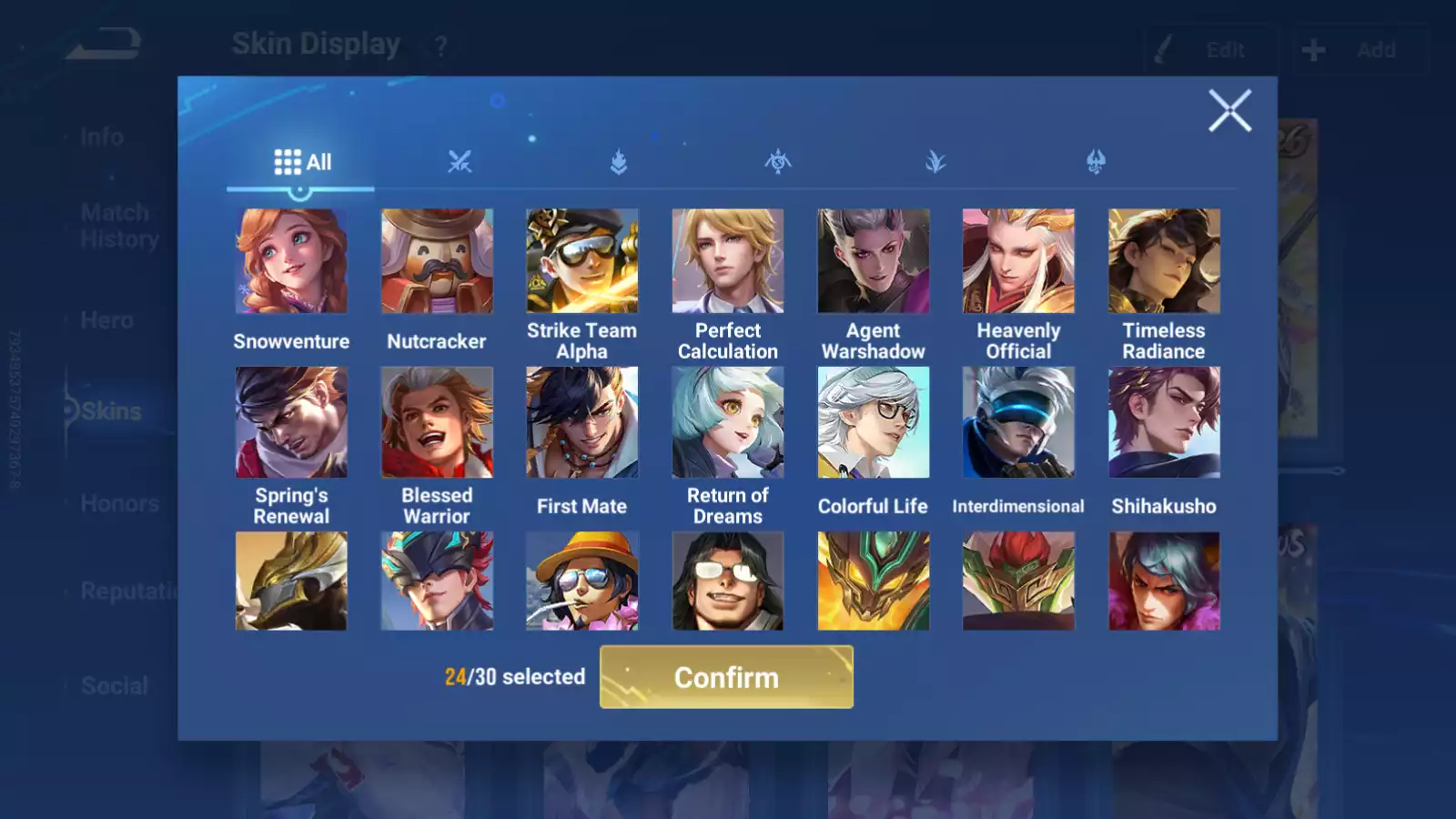Image resolution: width=1456 pixels, height=819 pixels.
Task: Choose the Agent Warshadow skin
Action: (x=874, y=261)
